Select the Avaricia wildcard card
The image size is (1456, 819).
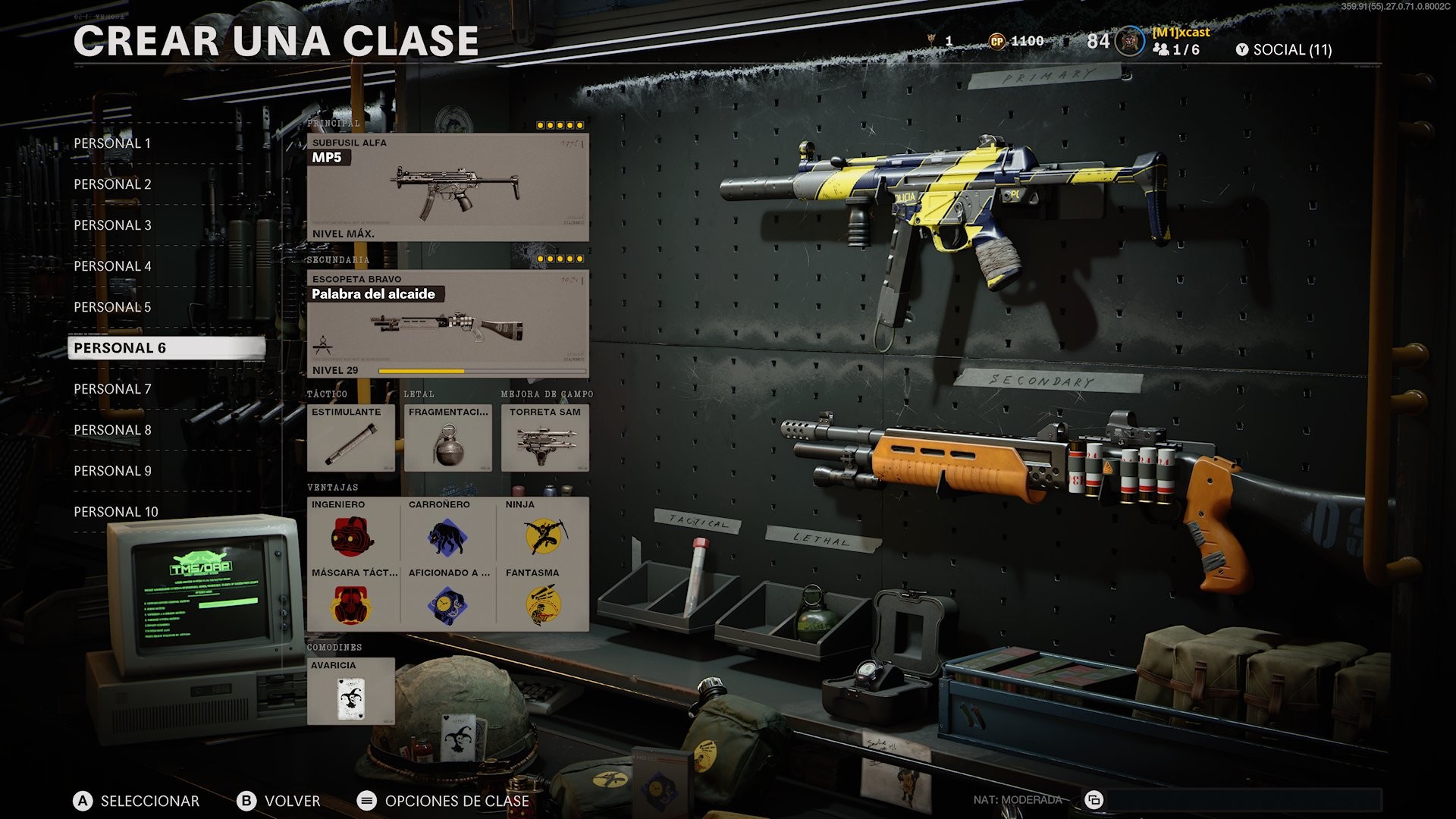[x=351, y=692]
